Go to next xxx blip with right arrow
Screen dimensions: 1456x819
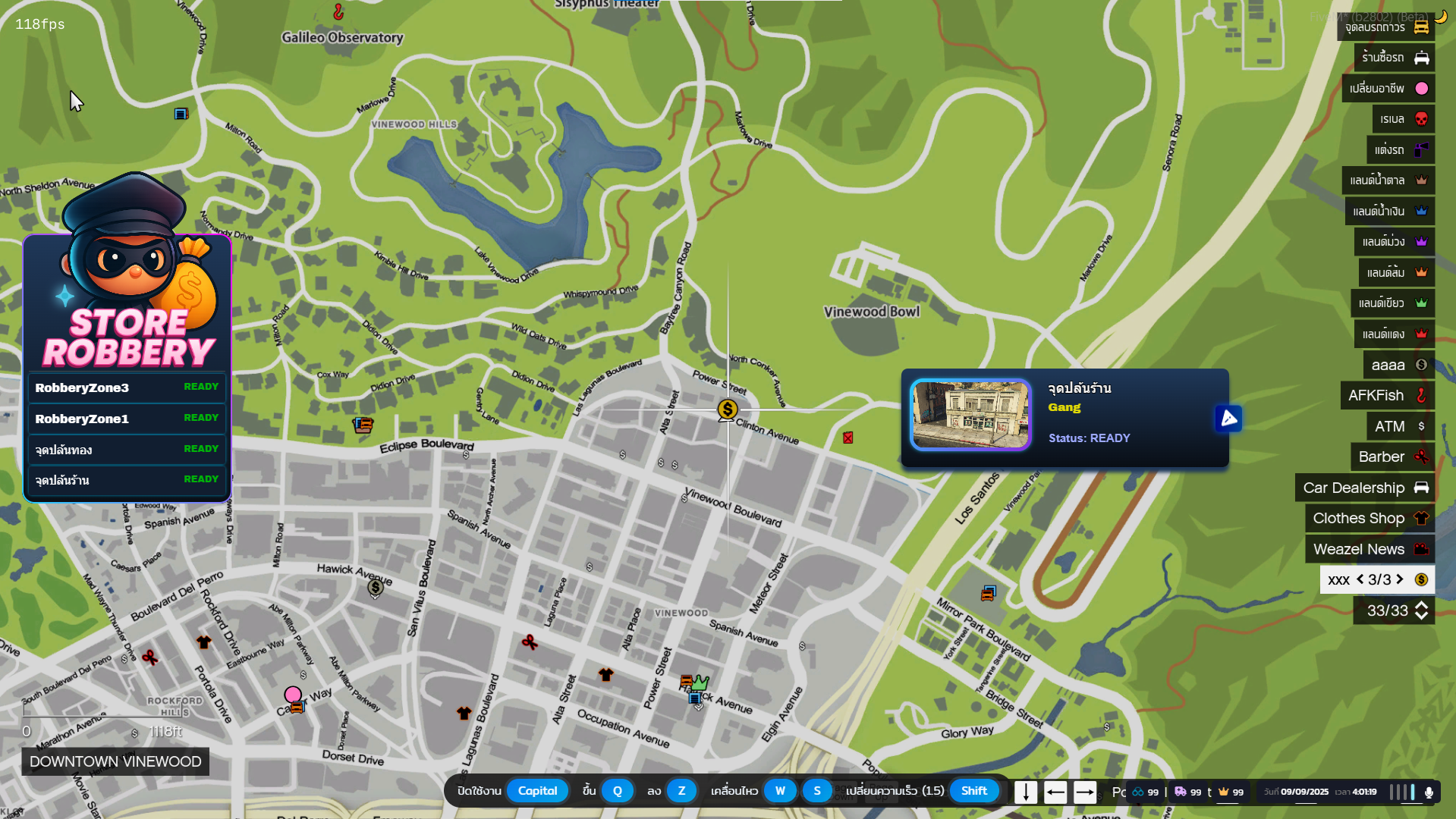[x=1400, y=579]
